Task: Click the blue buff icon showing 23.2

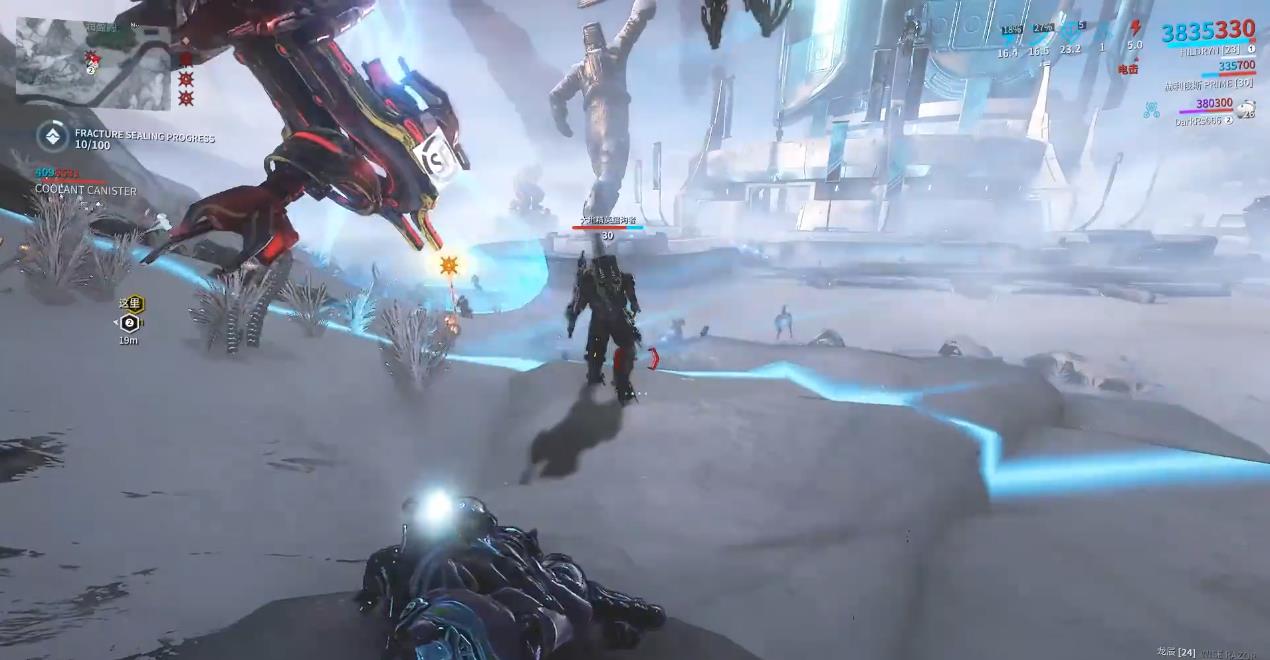Action: click(x=1071, y=32)
